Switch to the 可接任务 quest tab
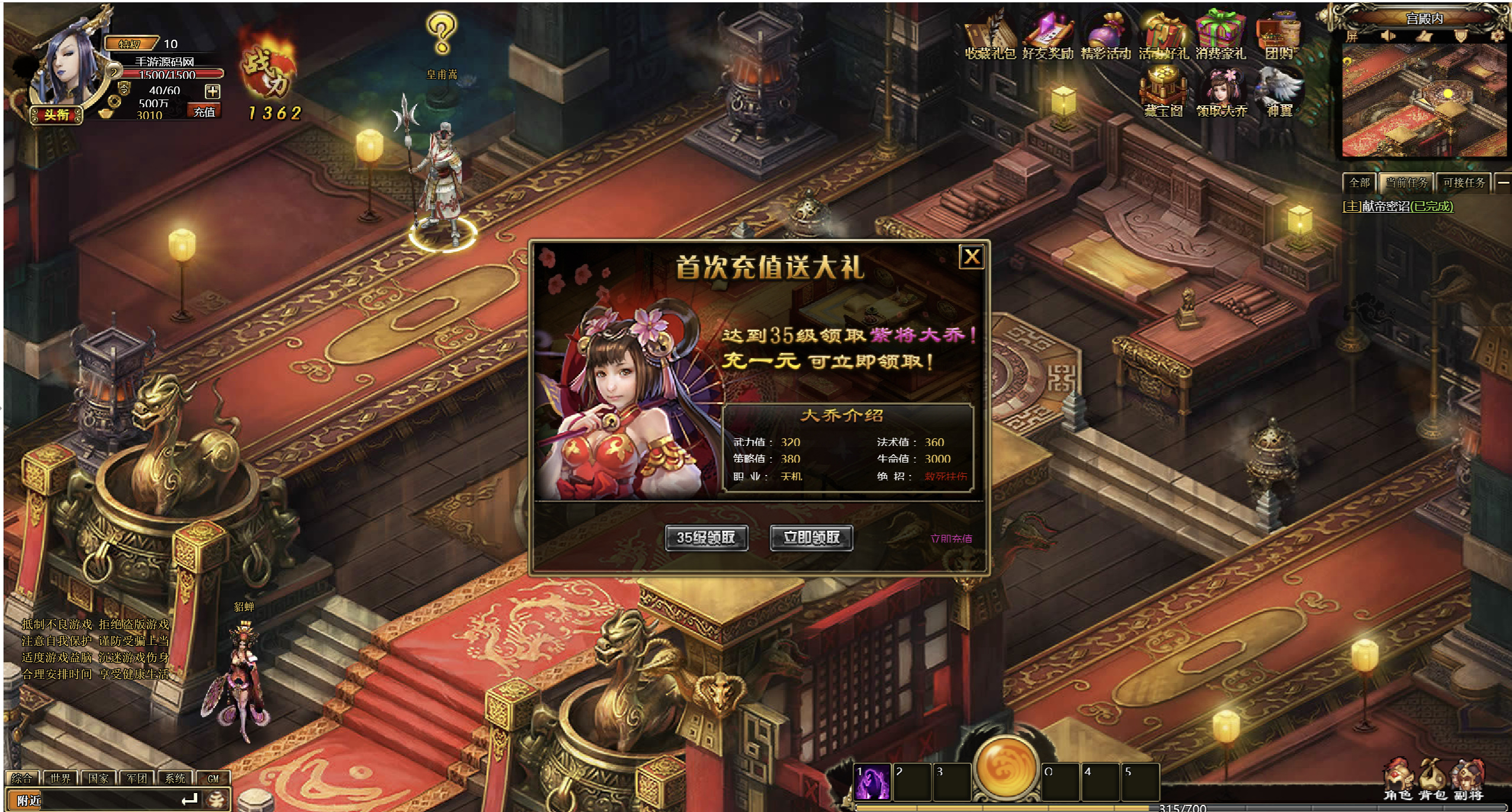The height and width of the screenshot is (812, 1512). pyautogui.click(x=1463, y=183)
